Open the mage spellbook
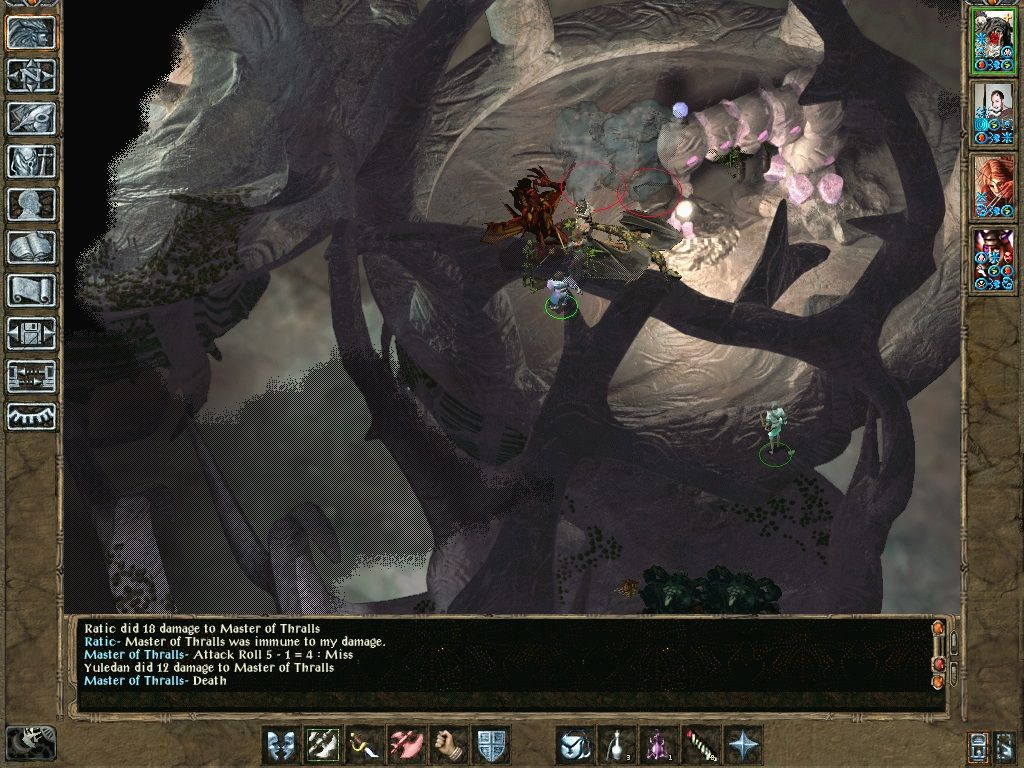 point(31,247)
